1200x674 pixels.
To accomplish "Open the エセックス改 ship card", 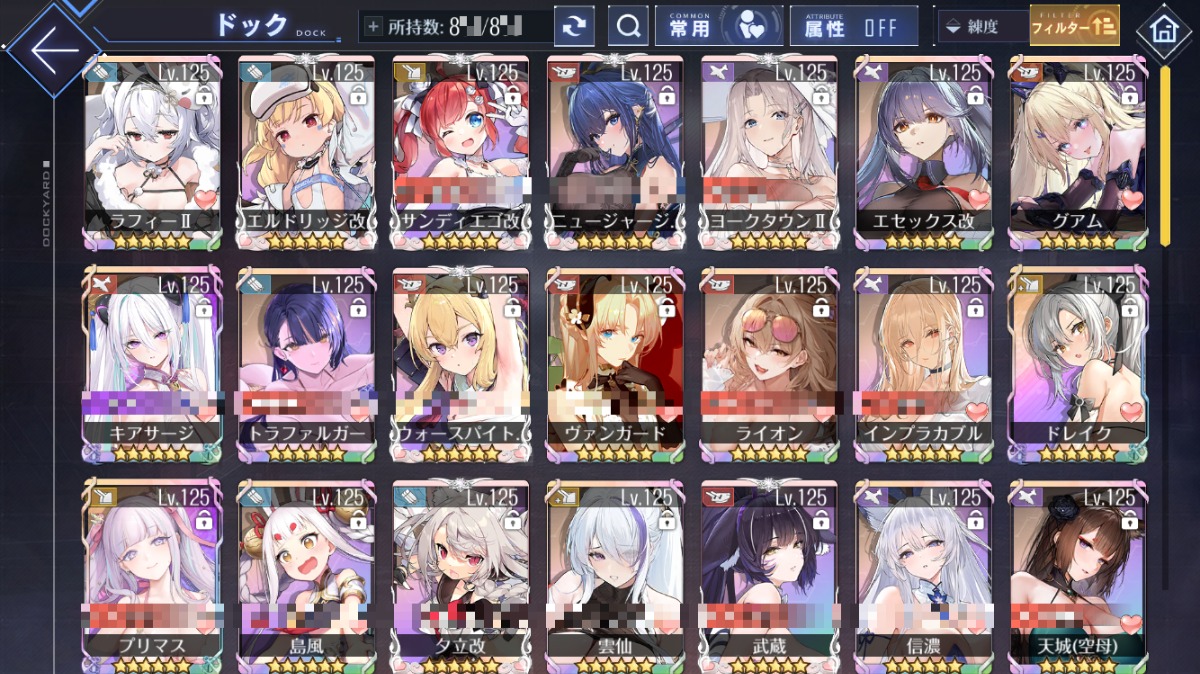I will click(922, 150).
